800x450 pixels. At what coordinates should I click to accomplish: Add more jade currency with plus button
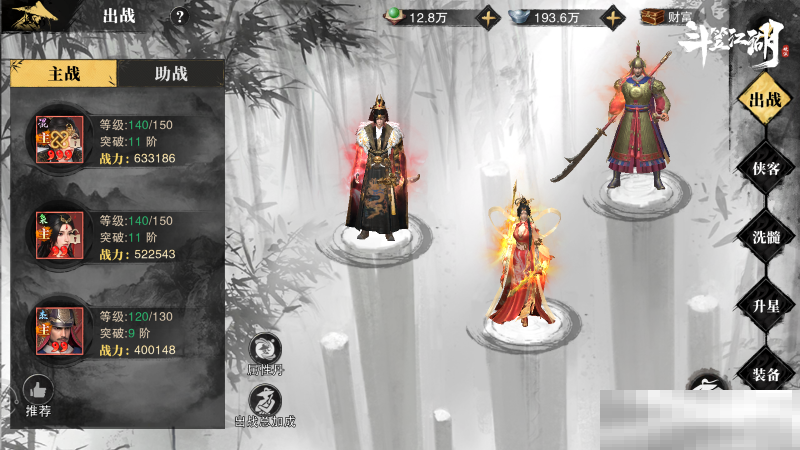[487, 17]
